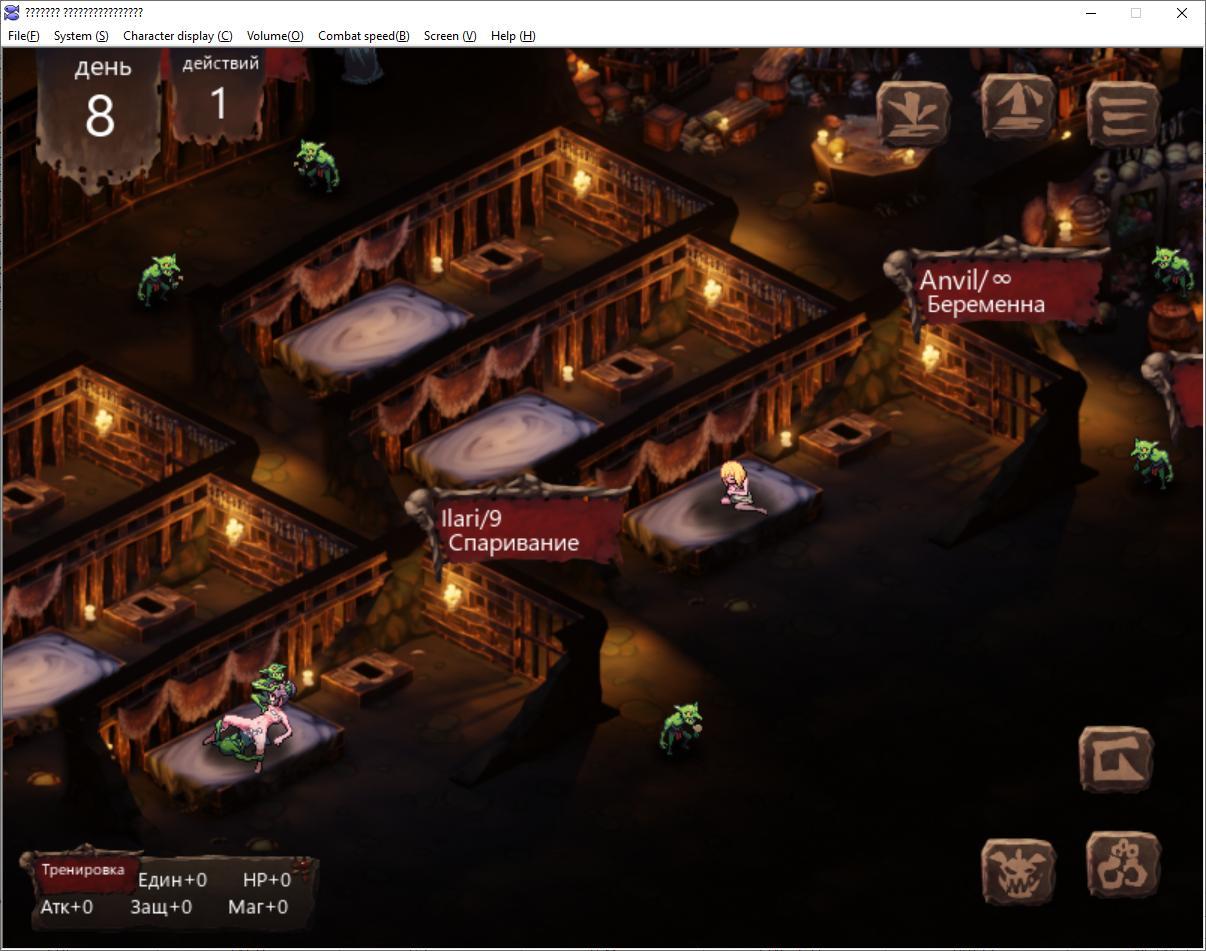Open the Character display menu

[177, 36]
